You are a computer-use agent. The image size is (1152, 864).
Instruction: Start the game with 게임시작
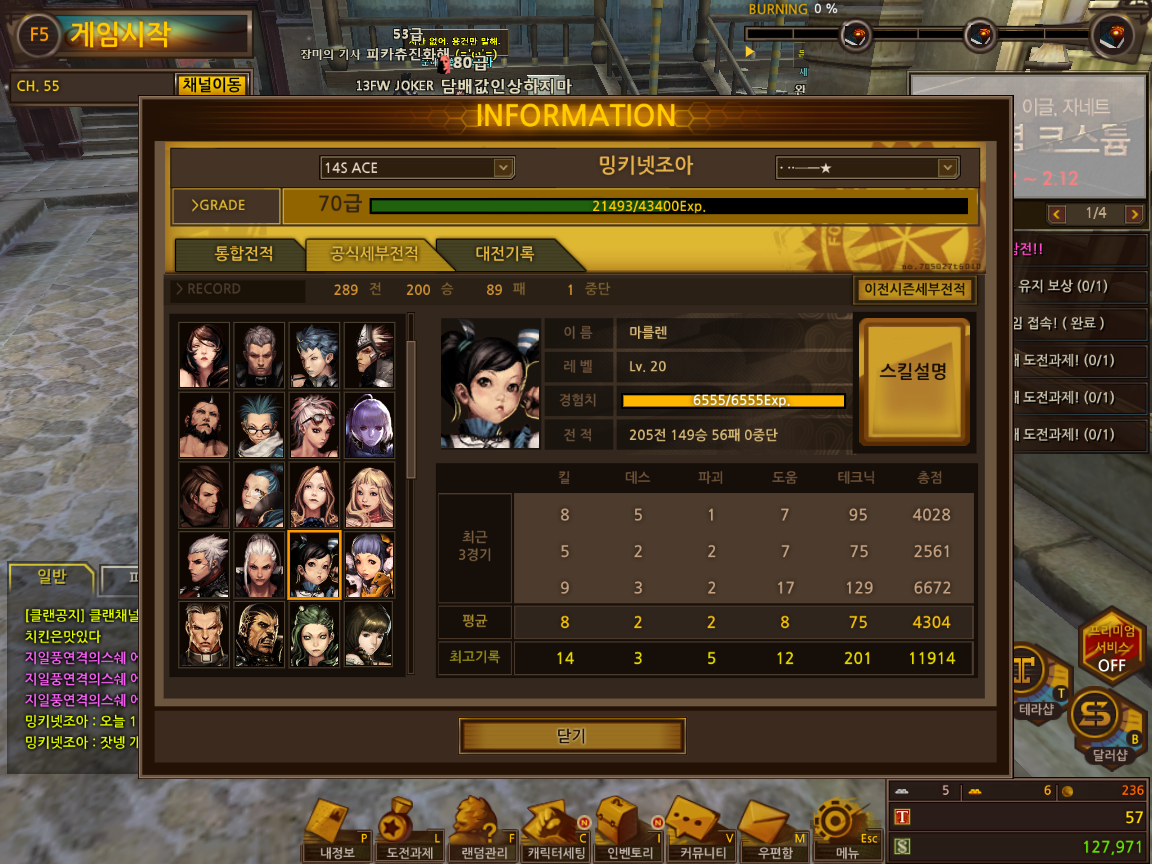(120, 35)
